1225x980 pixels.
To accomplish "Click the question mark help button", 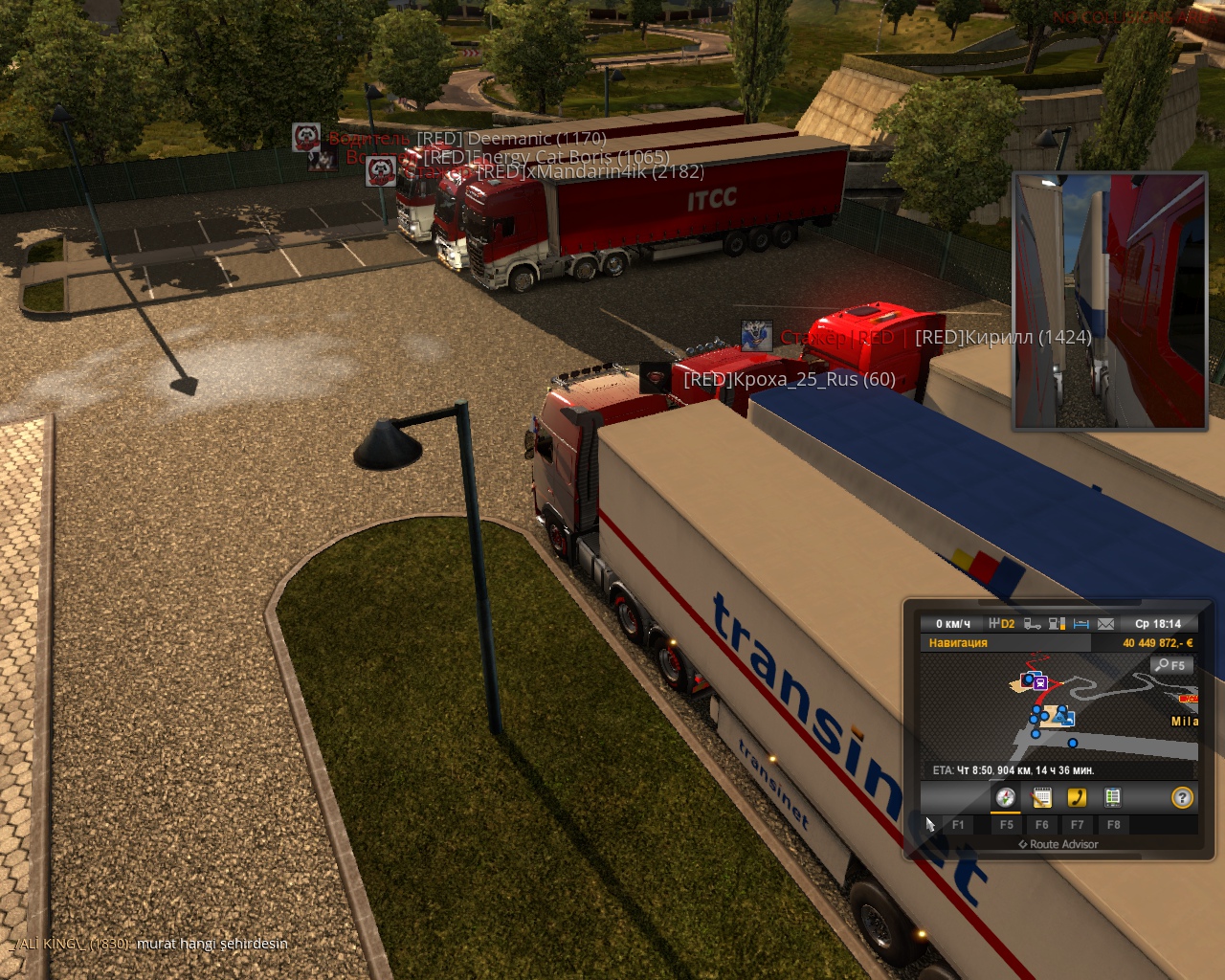I will (1182, 797).
